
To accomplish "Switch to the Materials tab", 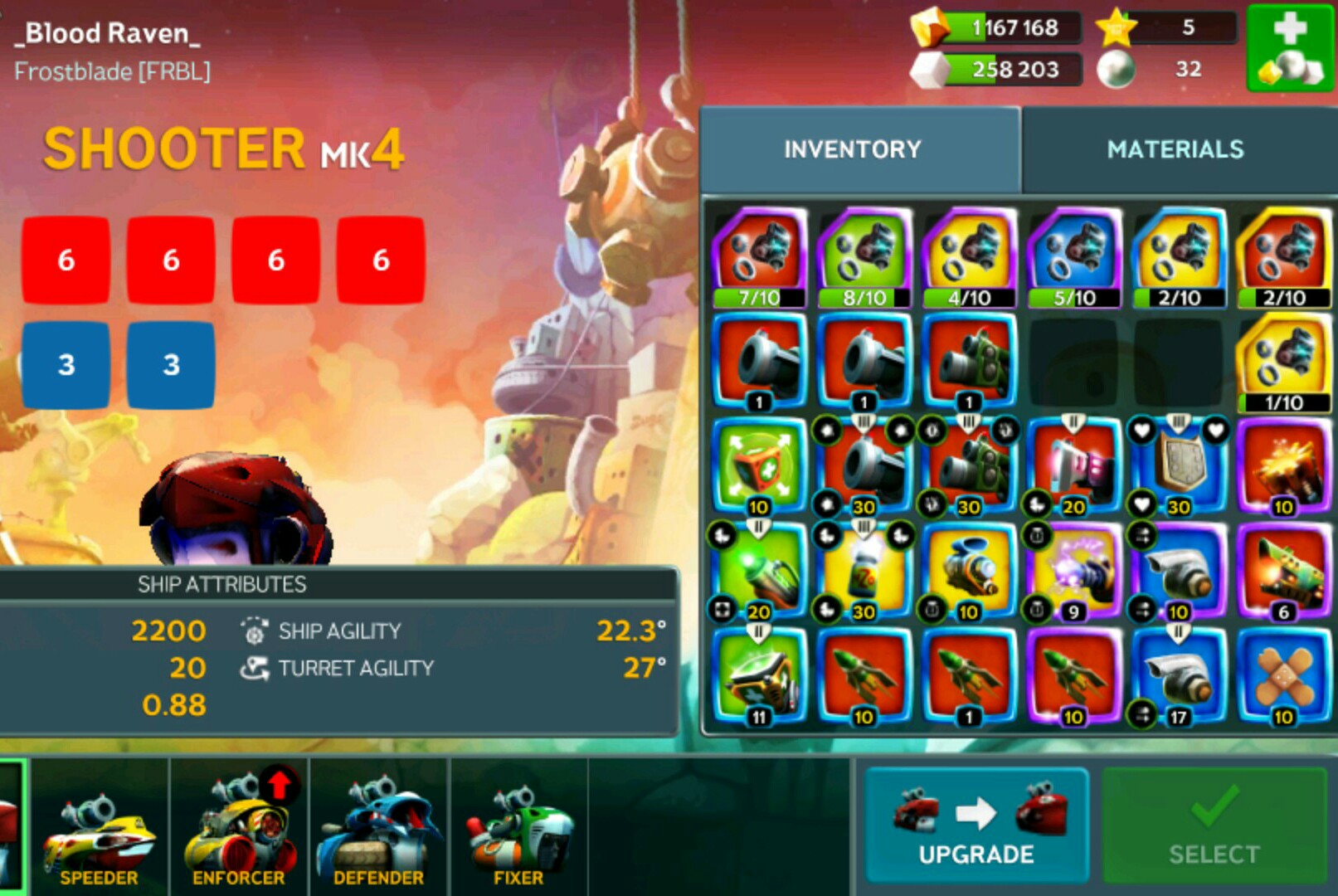I will pos(1175,149).
